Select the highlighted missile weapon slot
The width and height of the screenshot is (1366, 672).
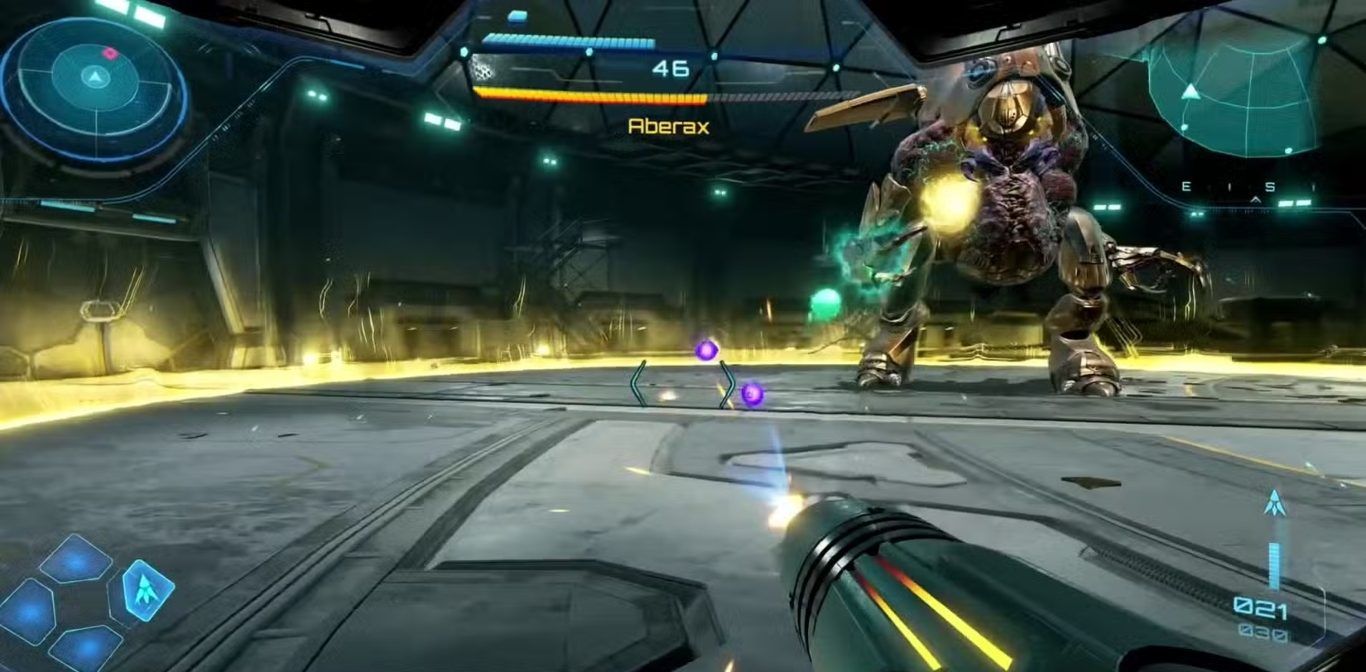[147, 588]
